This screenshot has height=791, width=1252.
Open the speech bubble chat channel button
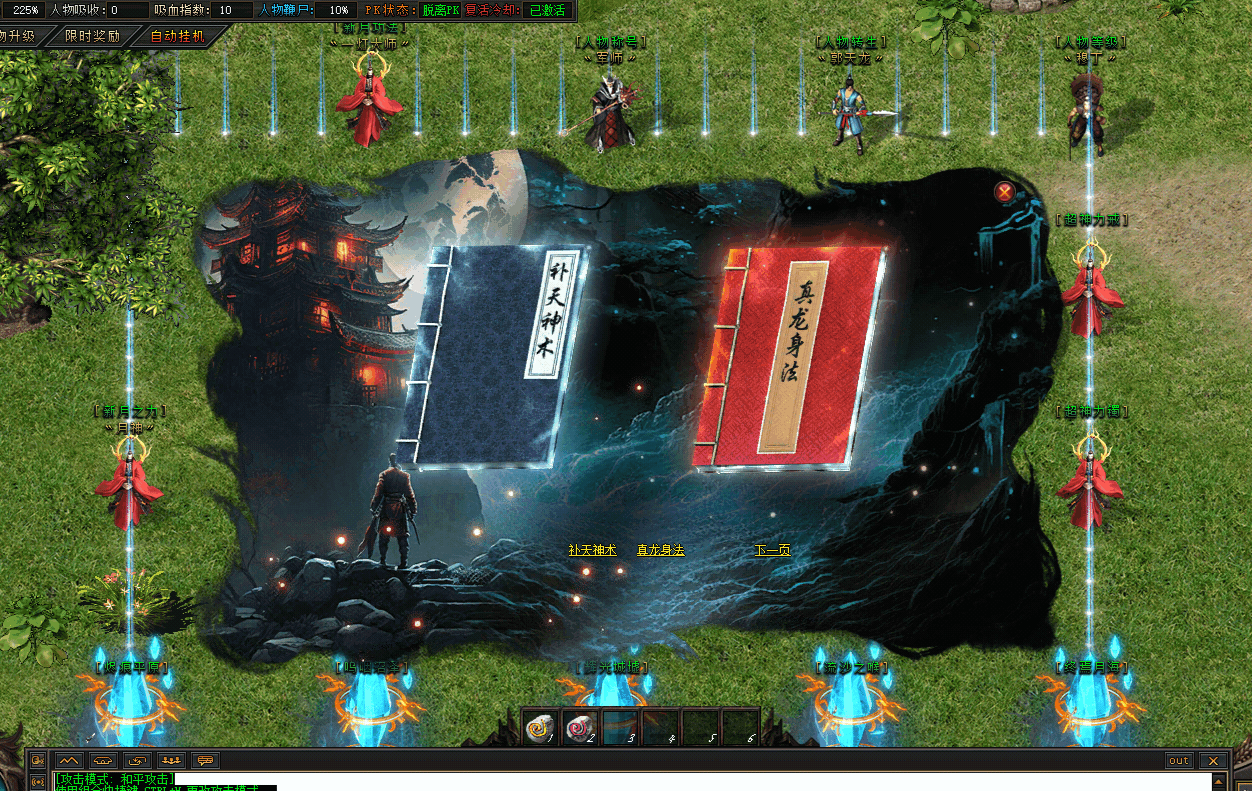[x=205, y=761]
